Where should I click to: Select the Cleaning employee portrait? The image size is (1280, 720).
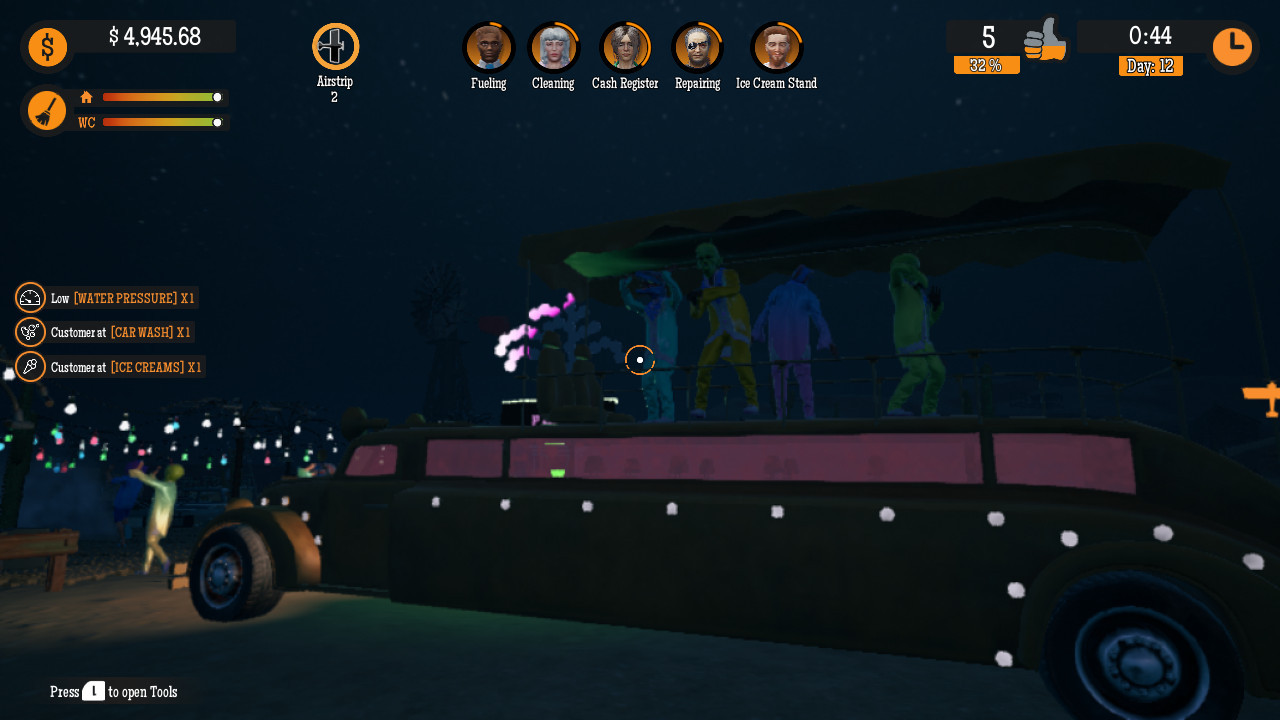[553, 45]
